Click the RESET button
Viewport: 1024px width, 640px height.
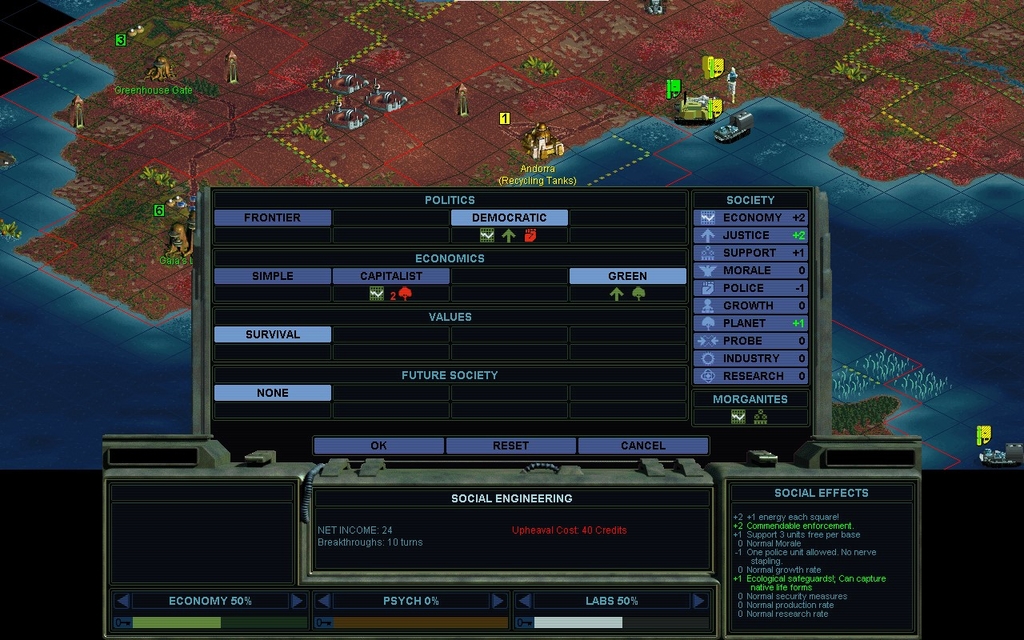click(x=511, y=445)
